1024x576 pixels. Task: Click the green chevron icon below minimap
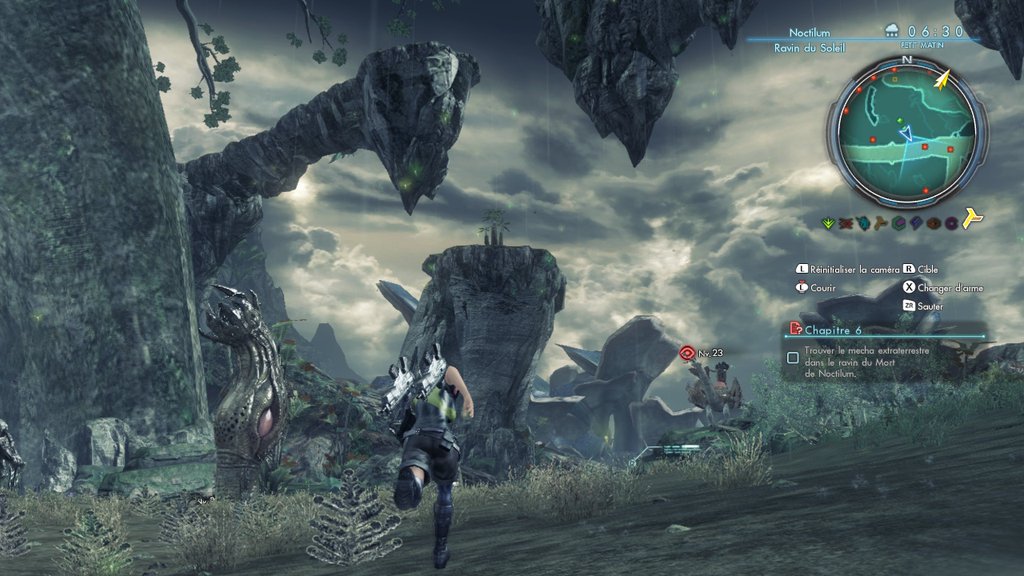pyautogui.click(x=828, y=222)
